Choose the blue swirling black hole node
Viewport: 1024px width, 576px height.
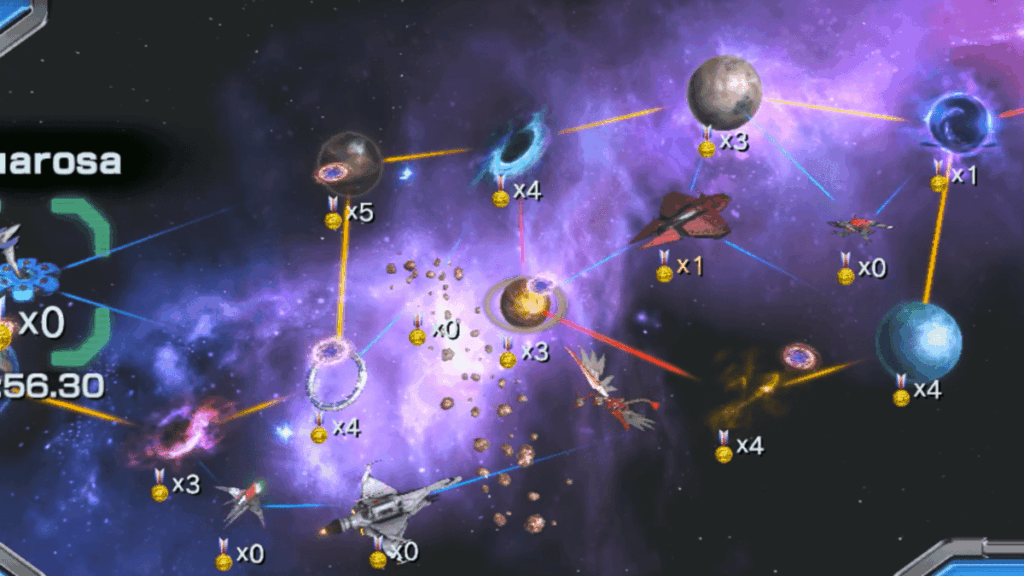[517, 146]
